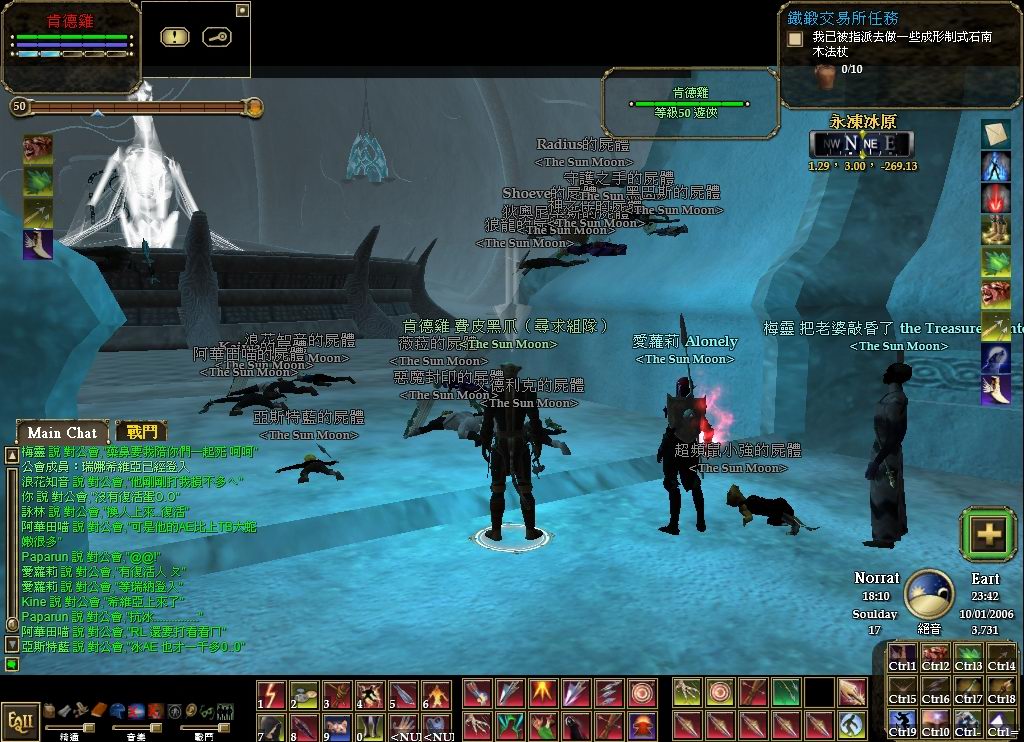Viewport: 1024px width, 742px height.
Task: Switch to the 戰鬥 combat chat tab
Action: click(x=141, y=431)
